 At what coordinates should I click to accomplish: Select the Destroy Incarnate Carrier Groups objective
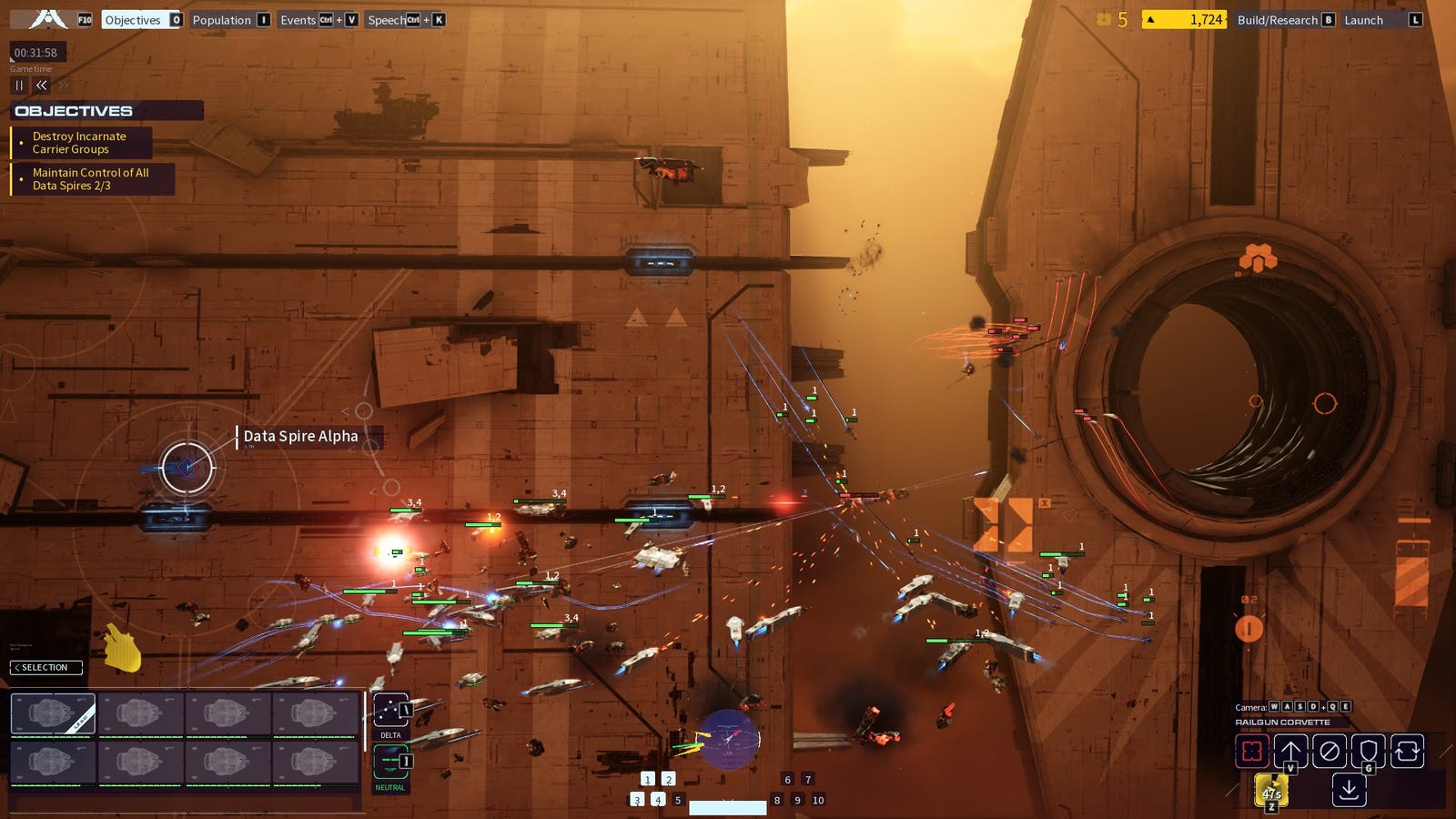click(x=79, y=143)
